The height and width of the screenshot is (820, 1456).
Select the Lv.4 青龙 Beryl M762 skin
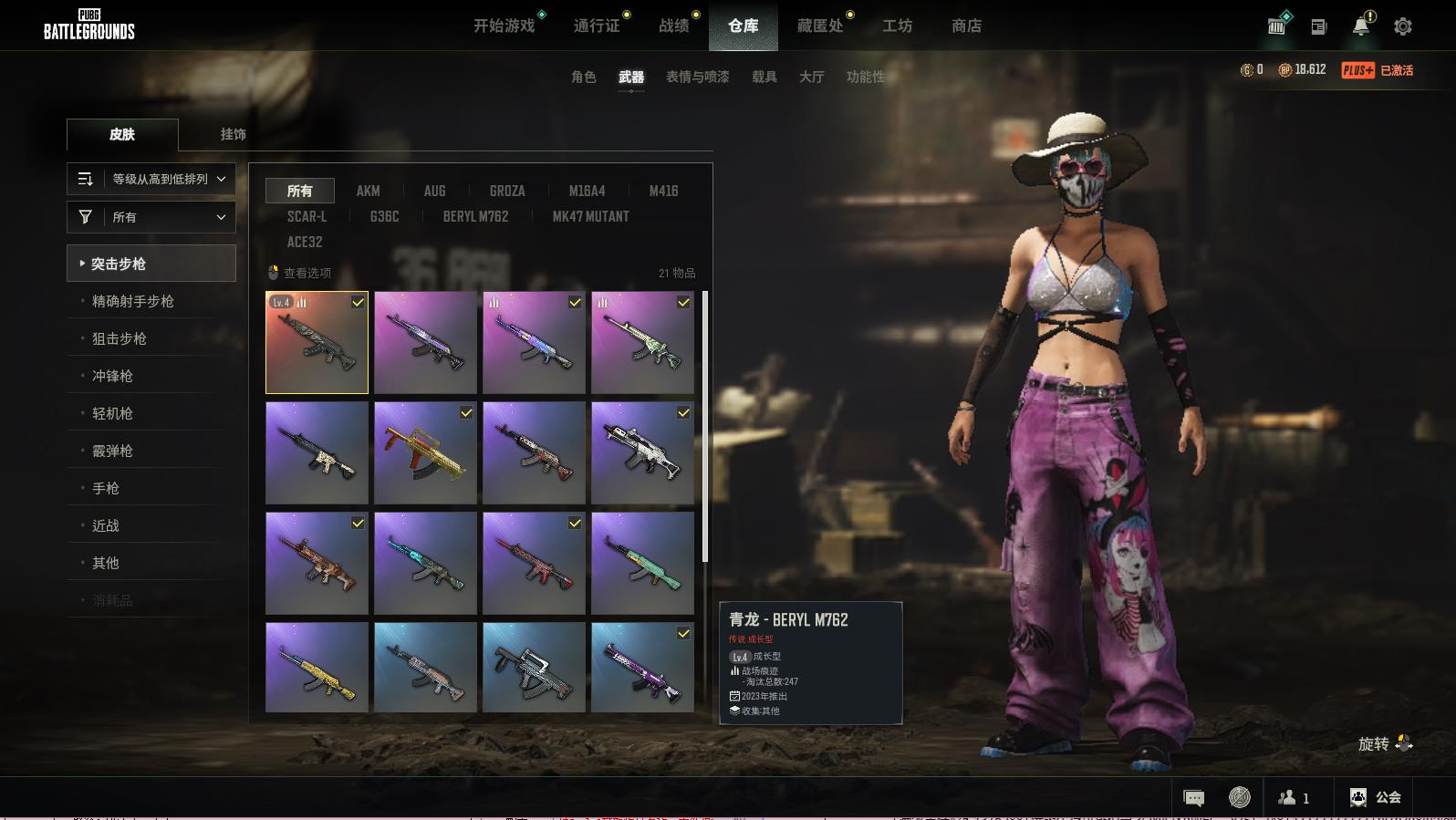[317, 343]
